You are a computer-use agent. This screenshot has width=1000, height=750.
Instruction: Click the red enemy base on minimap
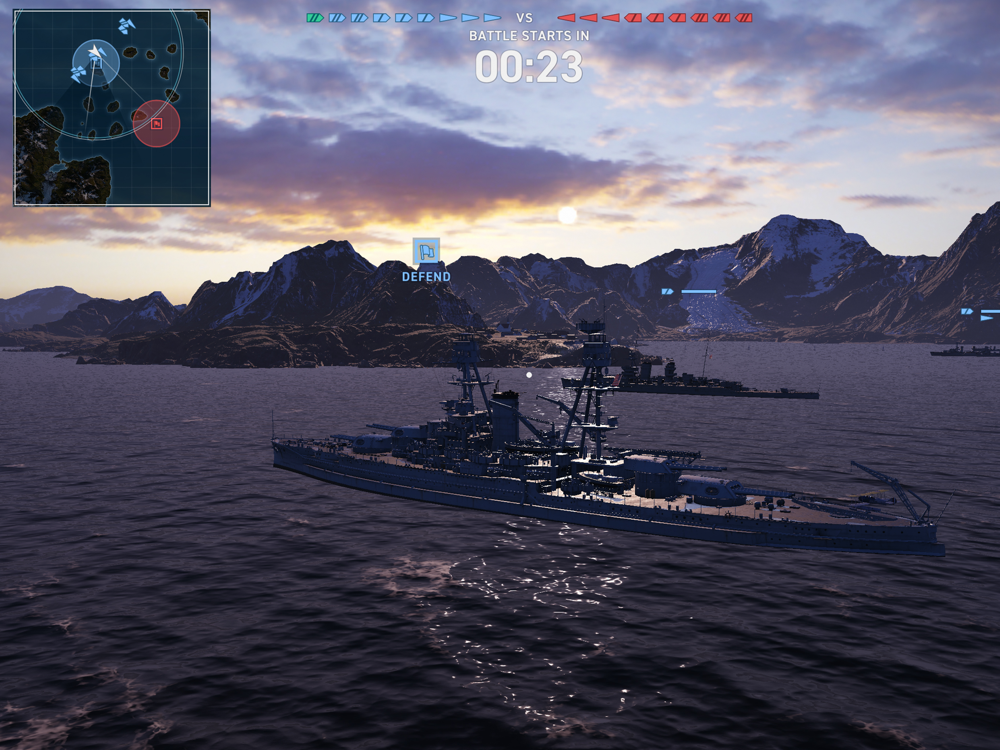click(x=156, y=124)
